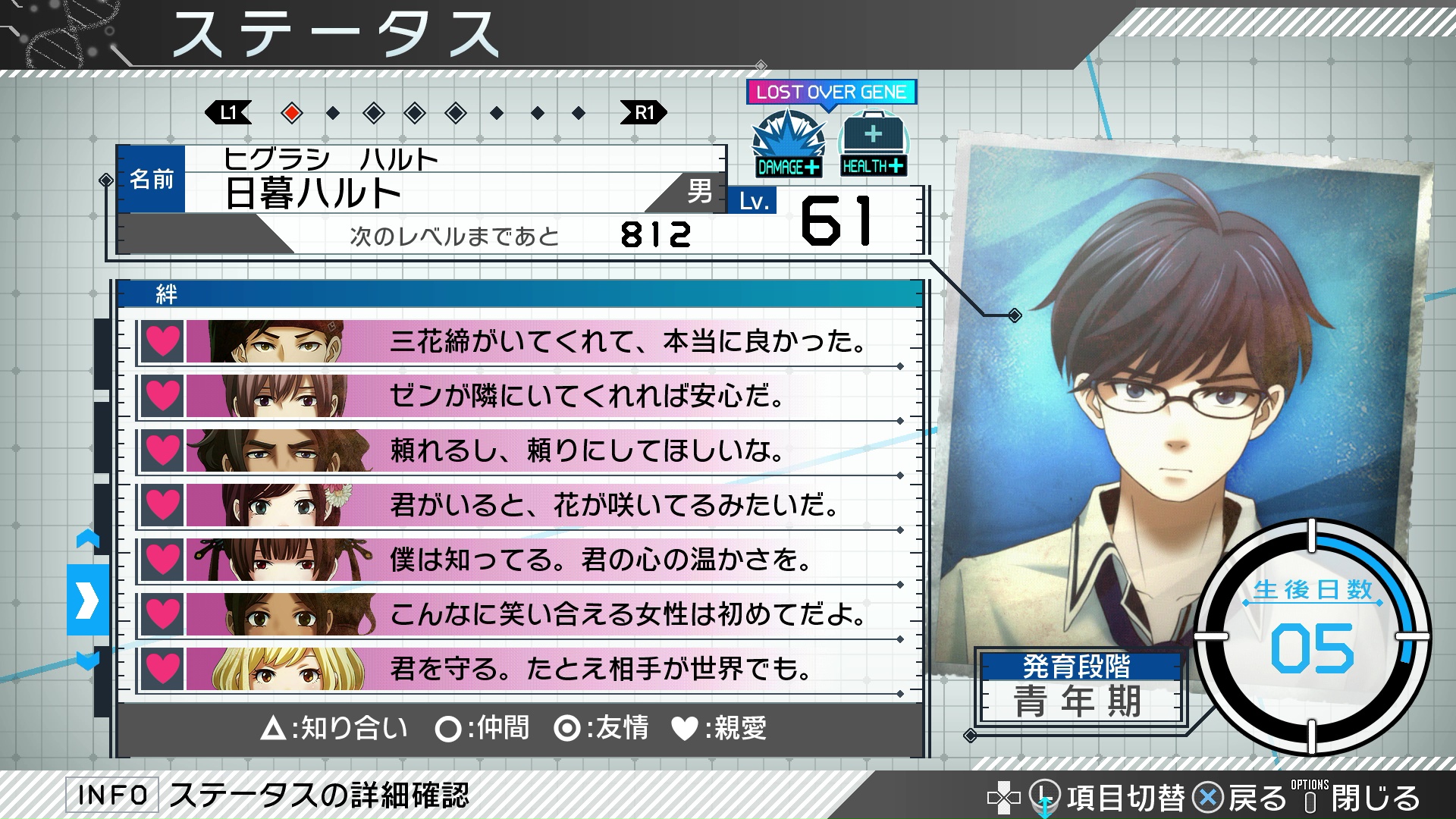1456x819 pixels.
Task: Click the down chevron below the side tab
Action: pyautogui.click(x=88, y=661)
